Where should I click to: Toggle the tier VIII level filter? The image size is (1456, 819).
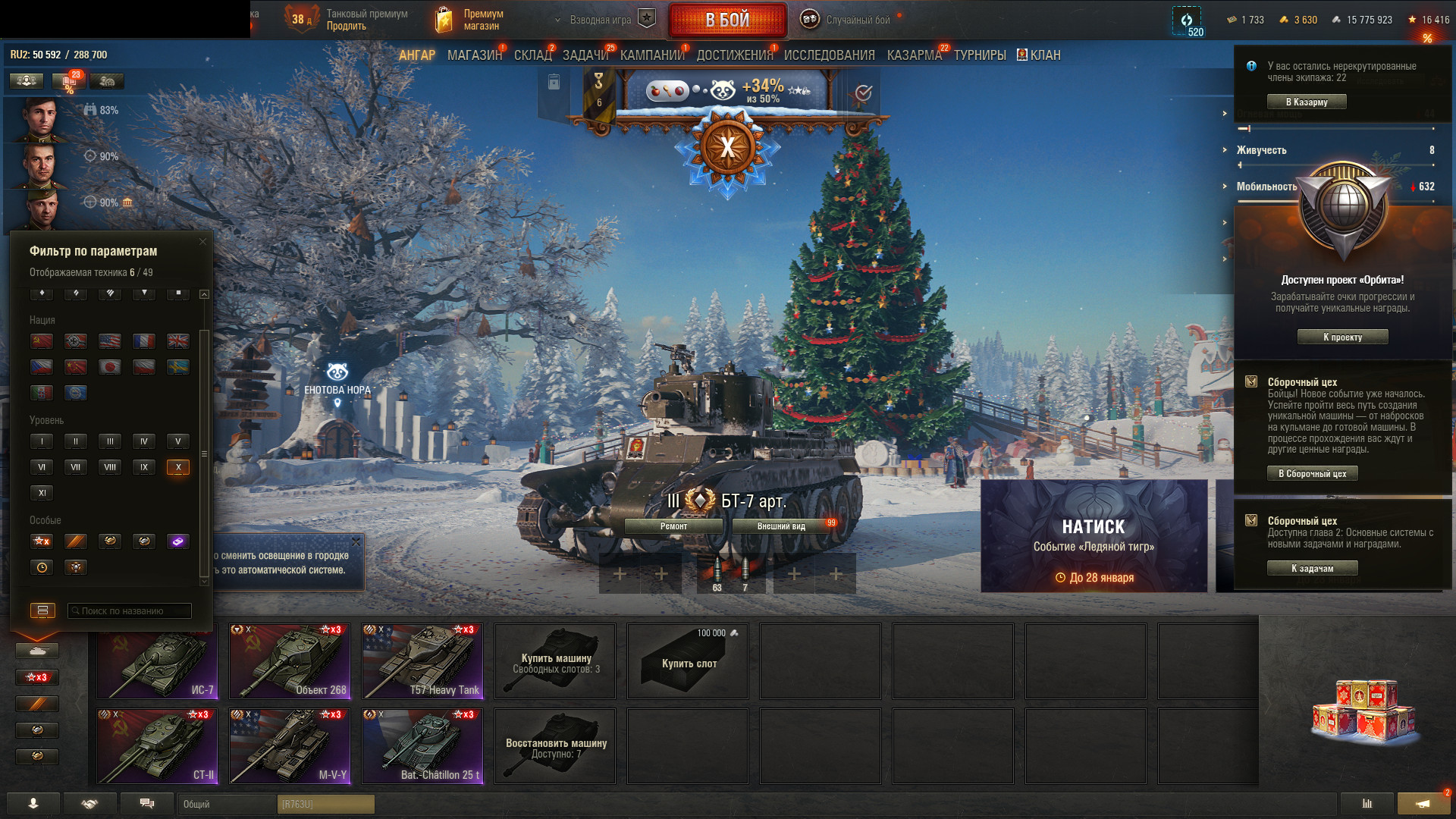pos(110,467)
